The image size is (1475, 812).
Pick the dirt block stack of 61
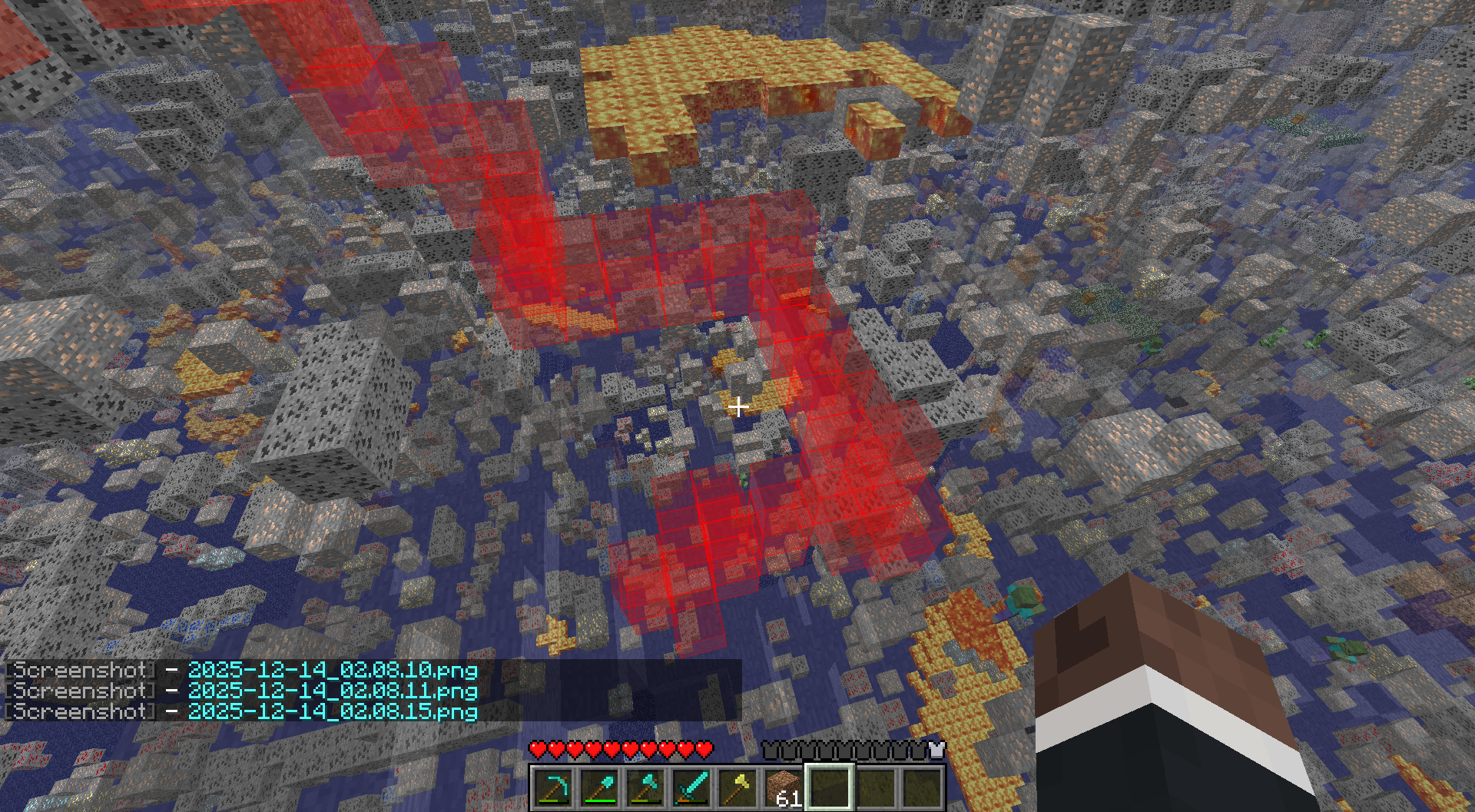click(784, 788)
